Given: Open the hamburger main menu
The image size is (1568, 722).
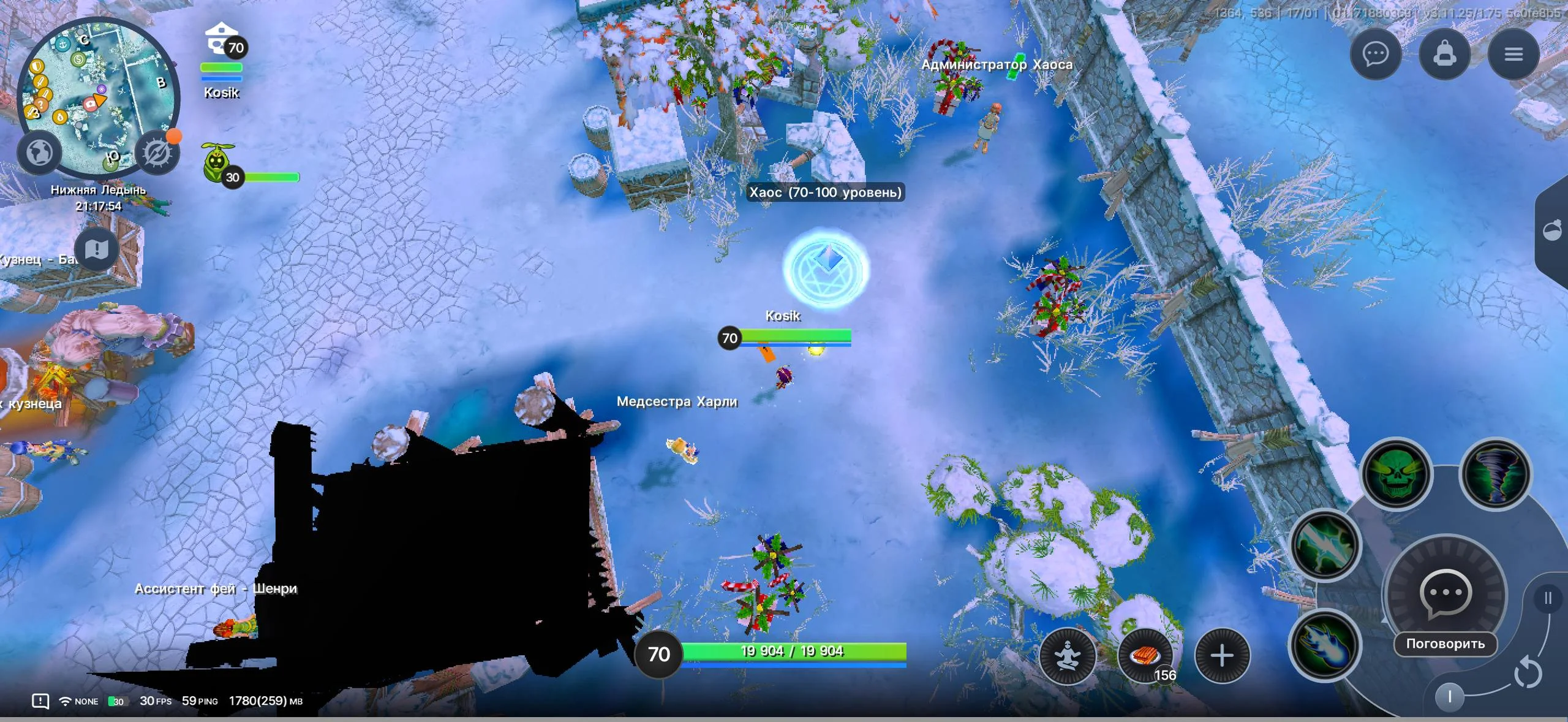Looking at the screenshot, I should click(1513, 55).
